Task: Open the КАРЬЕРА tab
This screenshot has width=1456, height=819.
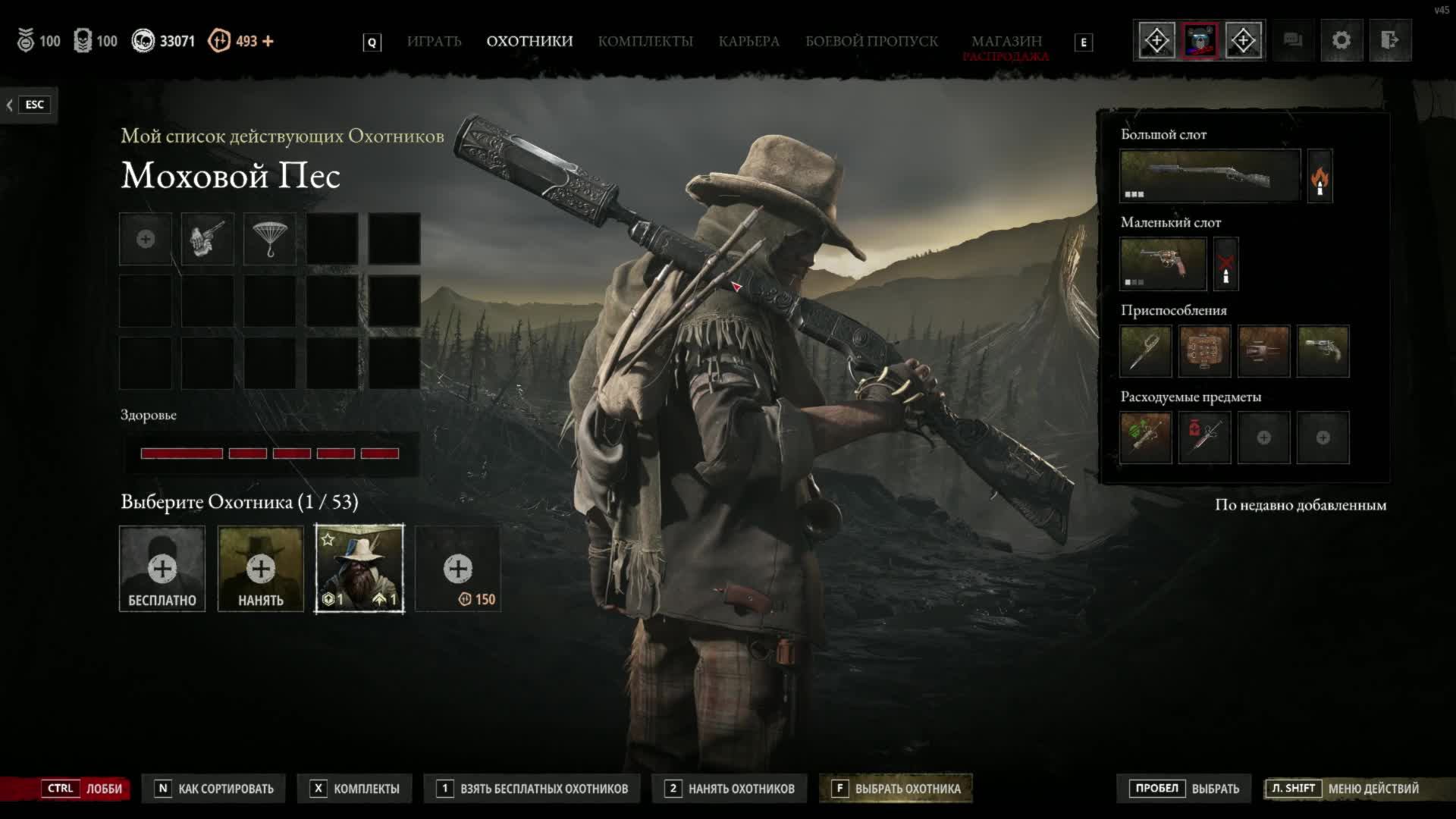Action: (x=748, y=41)
